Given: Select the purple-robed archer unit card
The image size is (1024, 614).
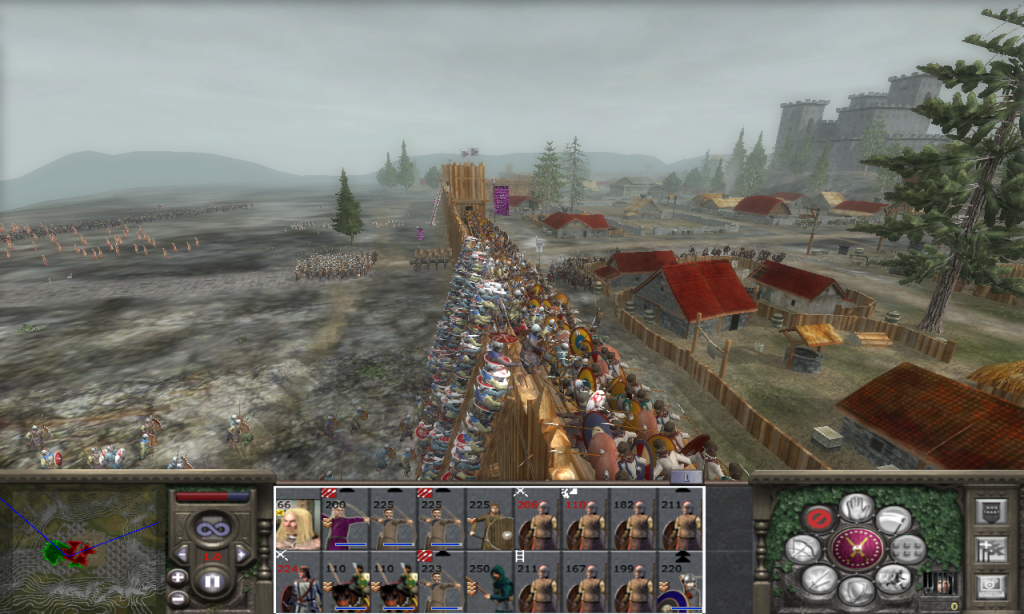Looking at the screenshot, I should coord(344,522).
